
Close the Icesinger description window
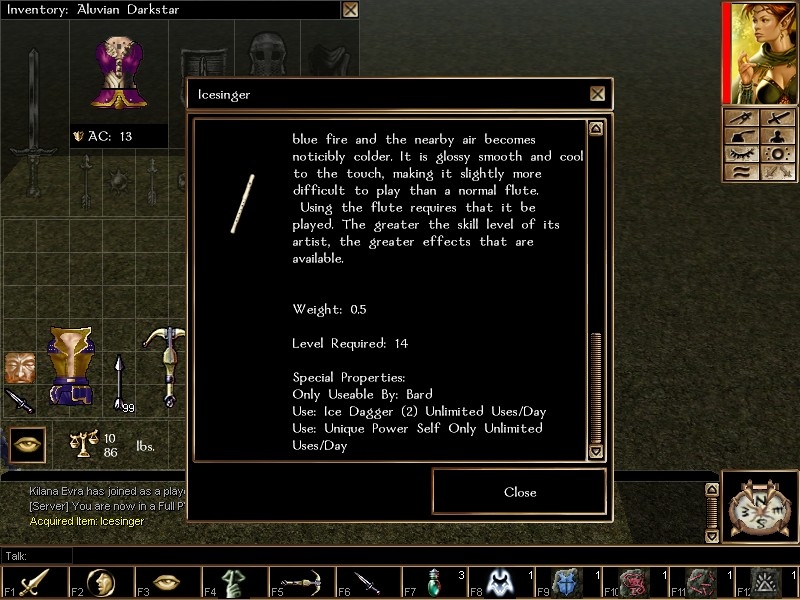point(519,492)
